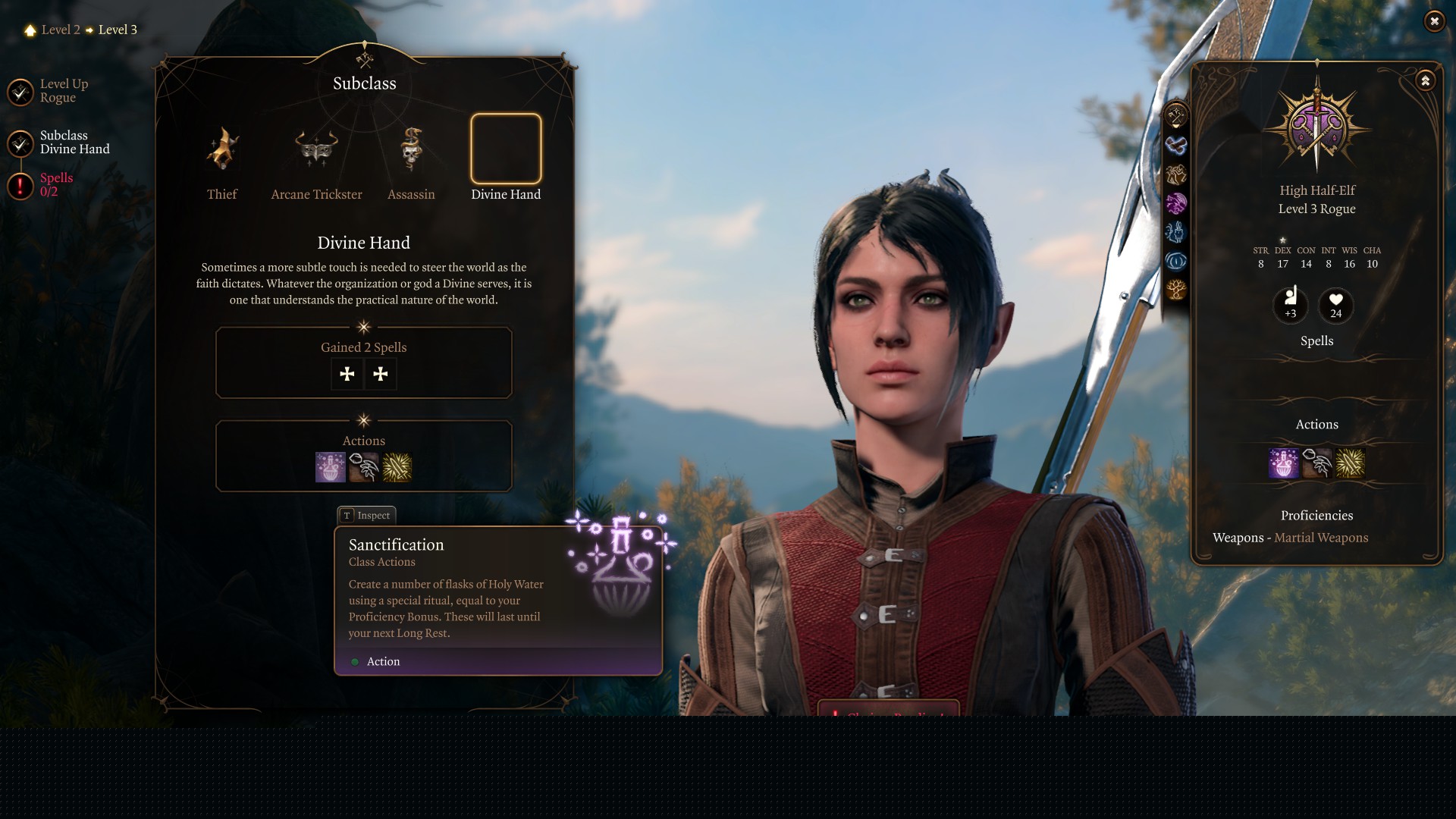Select the golden sword burst action in Subclass panel
Viewport: 1456px width, 819px height.
[x=397, y=467]
